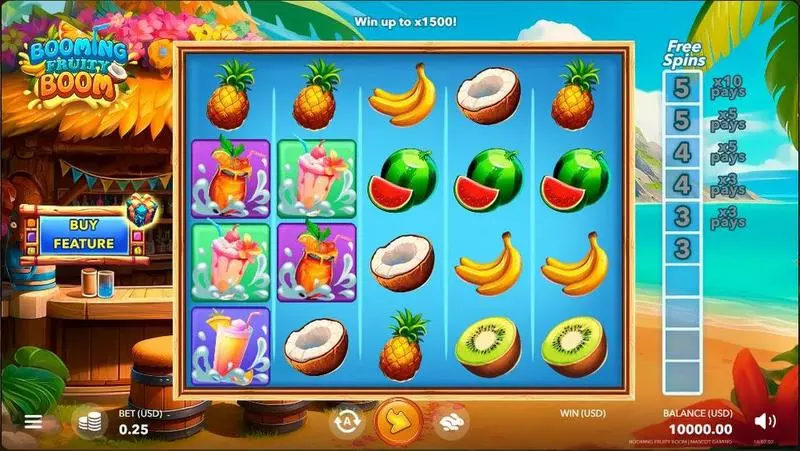Spin the reels with the orange arrow button

point(397,421)
